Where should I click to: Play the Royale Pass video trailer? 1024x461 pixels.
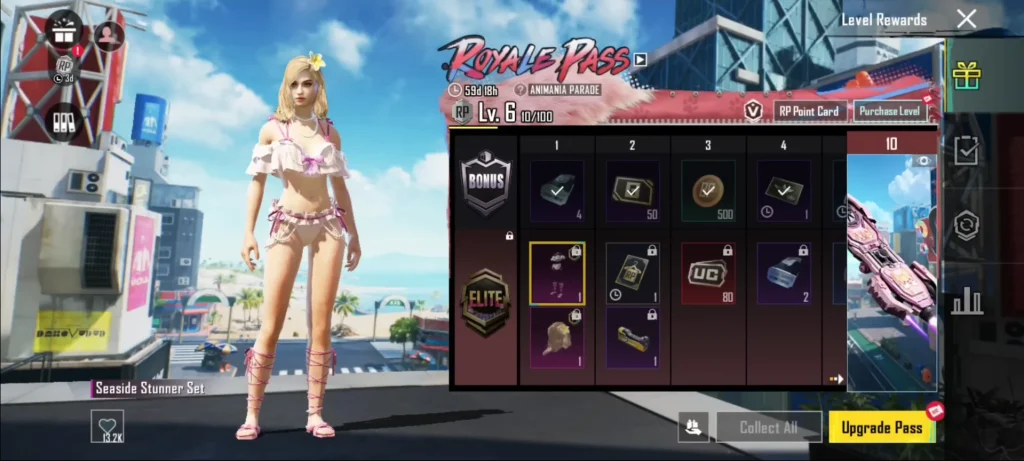(x=640, y=59)
